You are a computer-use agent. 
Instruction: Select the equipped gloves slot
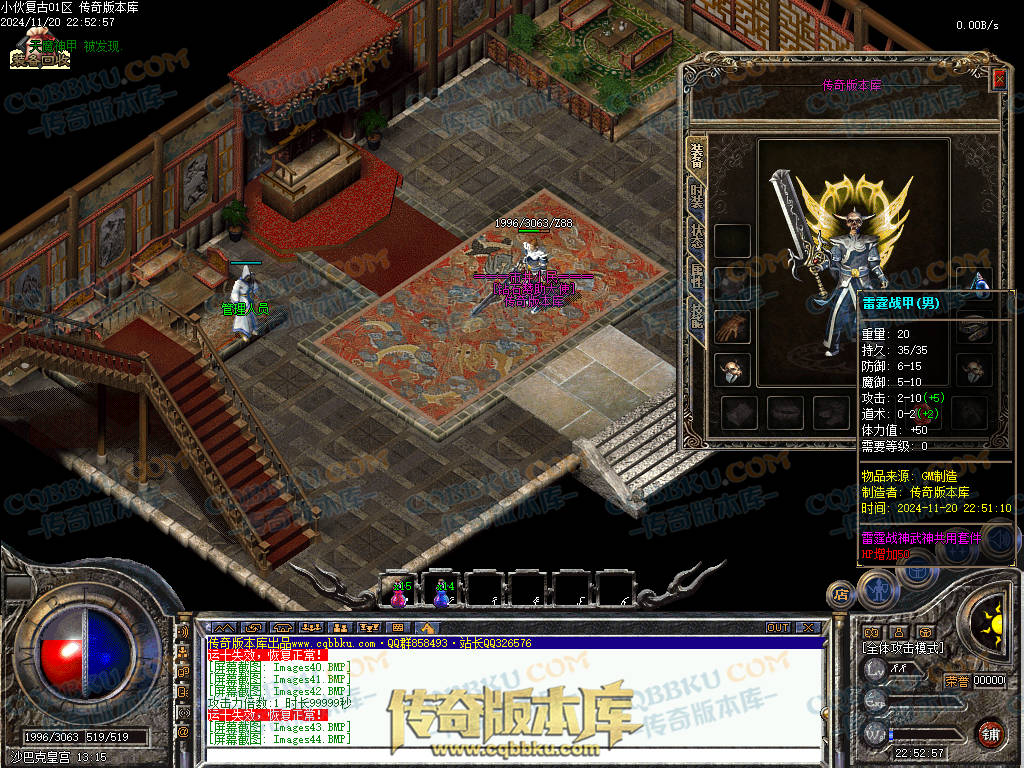pos(733,326)
